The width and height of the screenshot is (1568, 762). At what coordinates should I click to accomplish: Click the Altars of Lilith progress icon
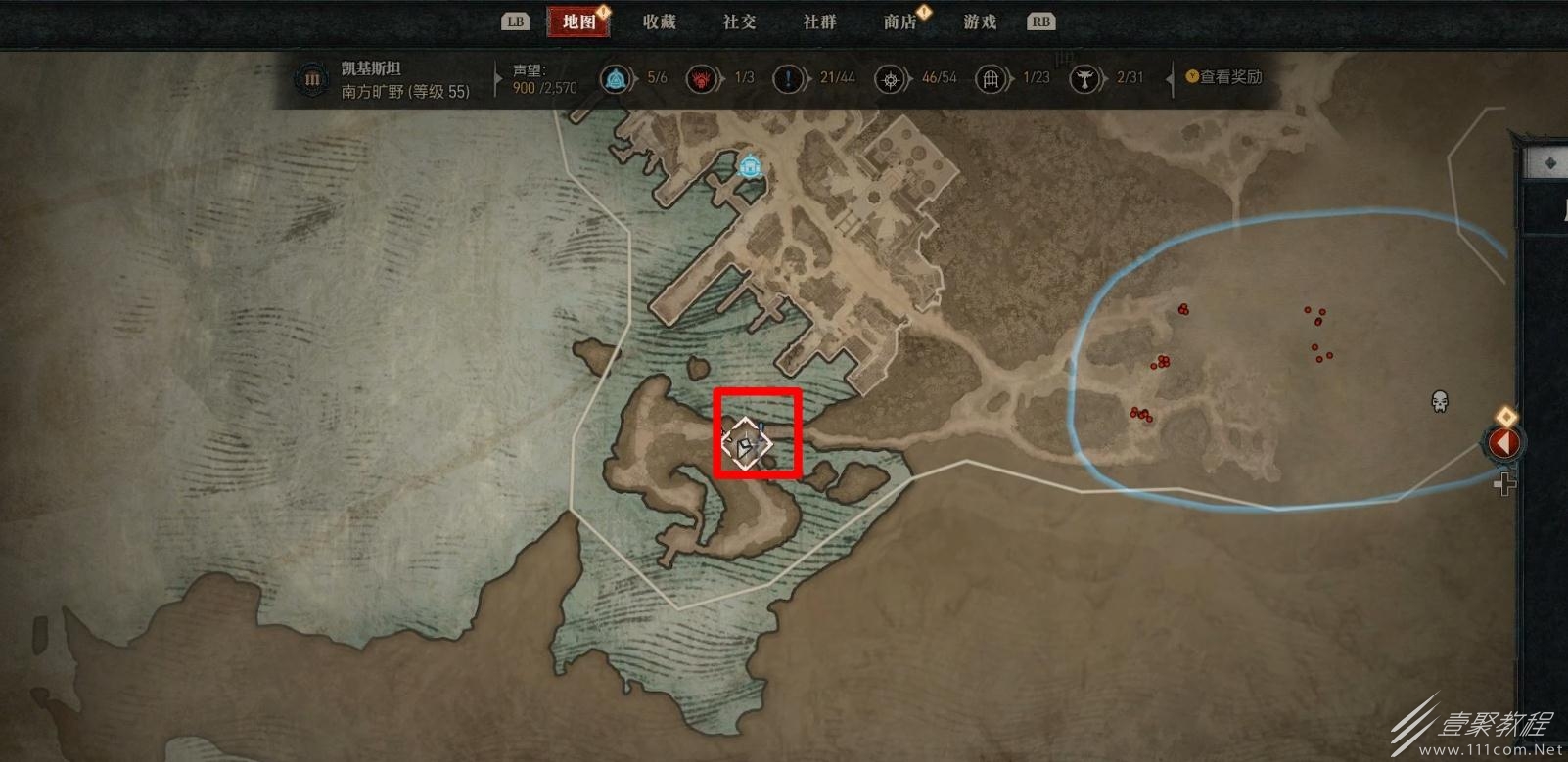click(1084, 78)
